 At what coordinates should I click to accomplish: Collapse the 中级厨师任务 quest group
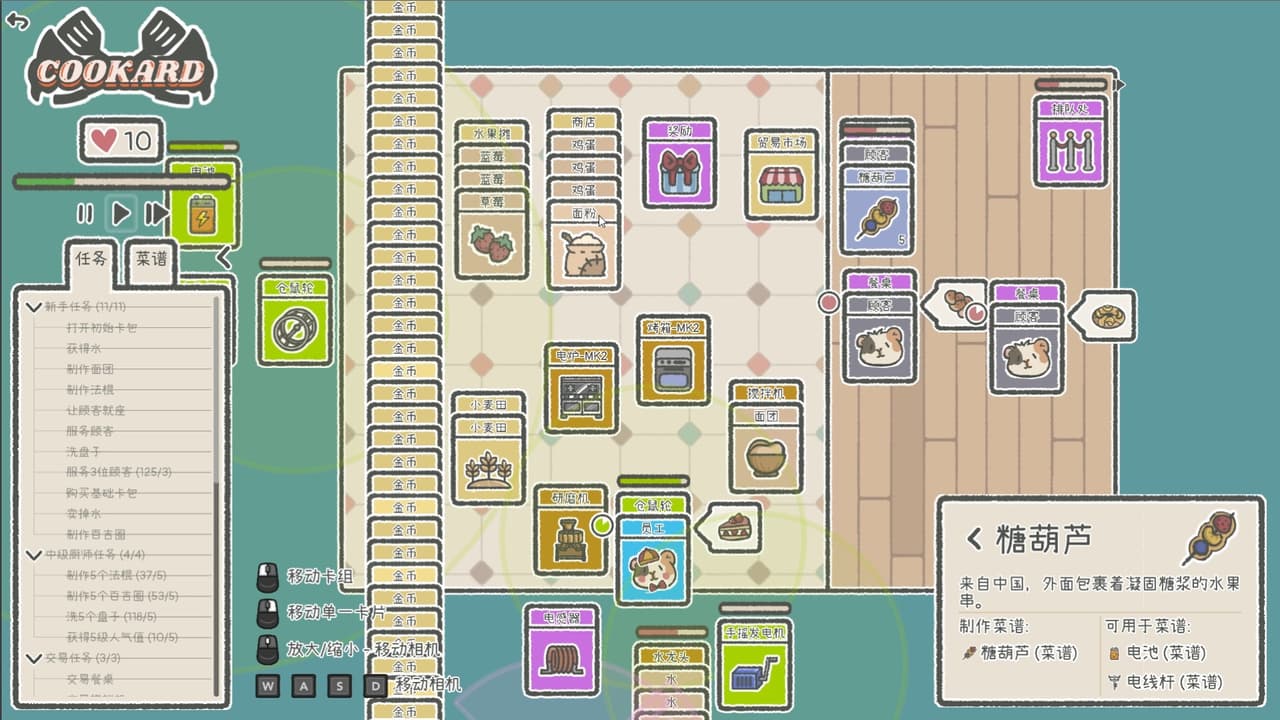35,554
